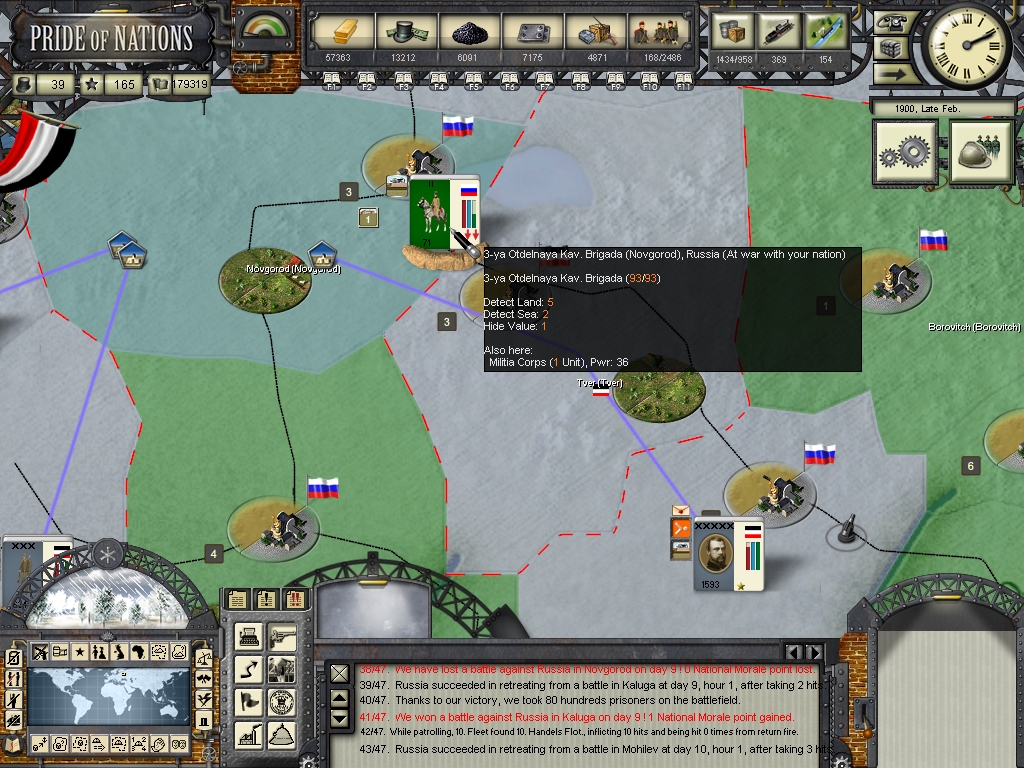The image size is (1024, 768).
Task: Select the revolver icon button
Action: pyautogui.click(x=283, y=635)
